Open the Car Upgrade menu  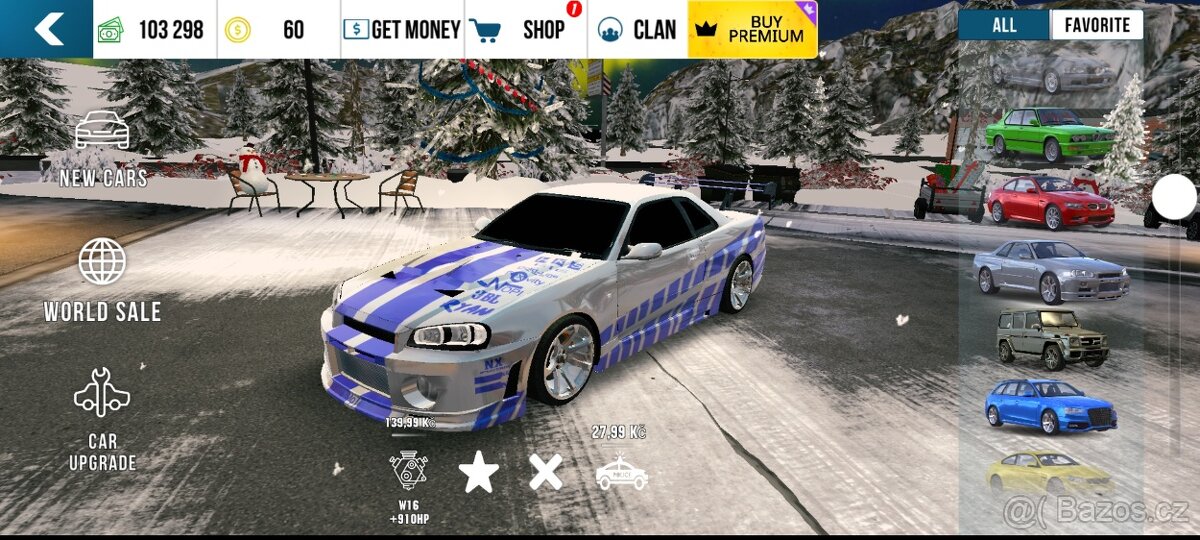102,421
